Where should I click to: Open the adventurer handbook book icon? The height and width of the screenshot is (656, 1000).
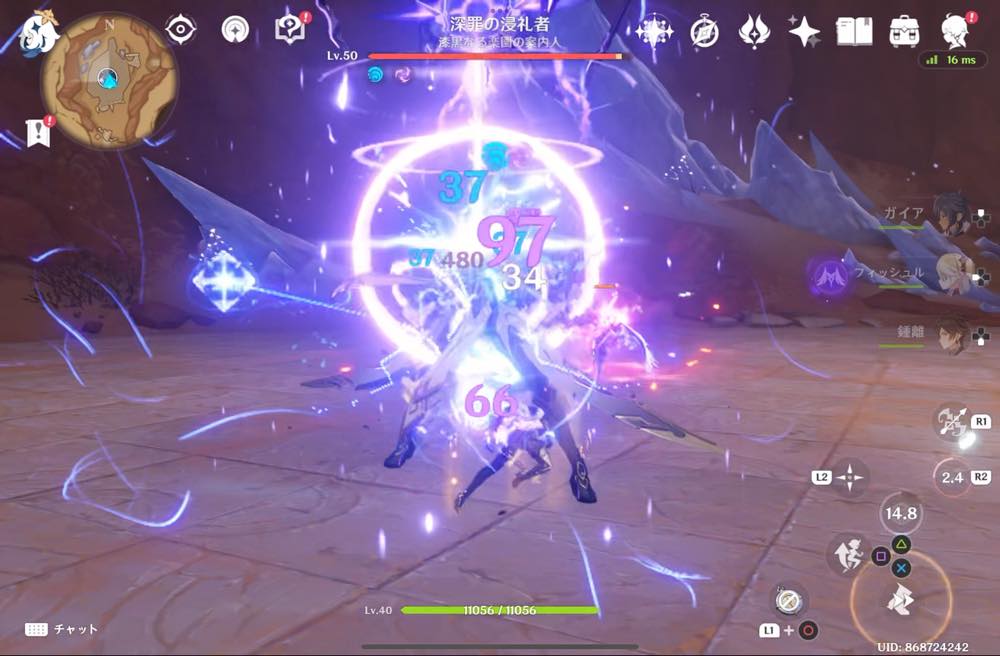(x=854, y=31)
